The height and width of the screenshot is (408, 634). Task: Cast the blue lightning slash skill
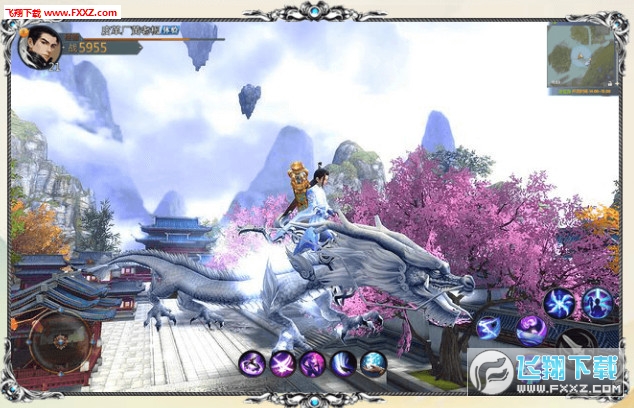(489, 326)
